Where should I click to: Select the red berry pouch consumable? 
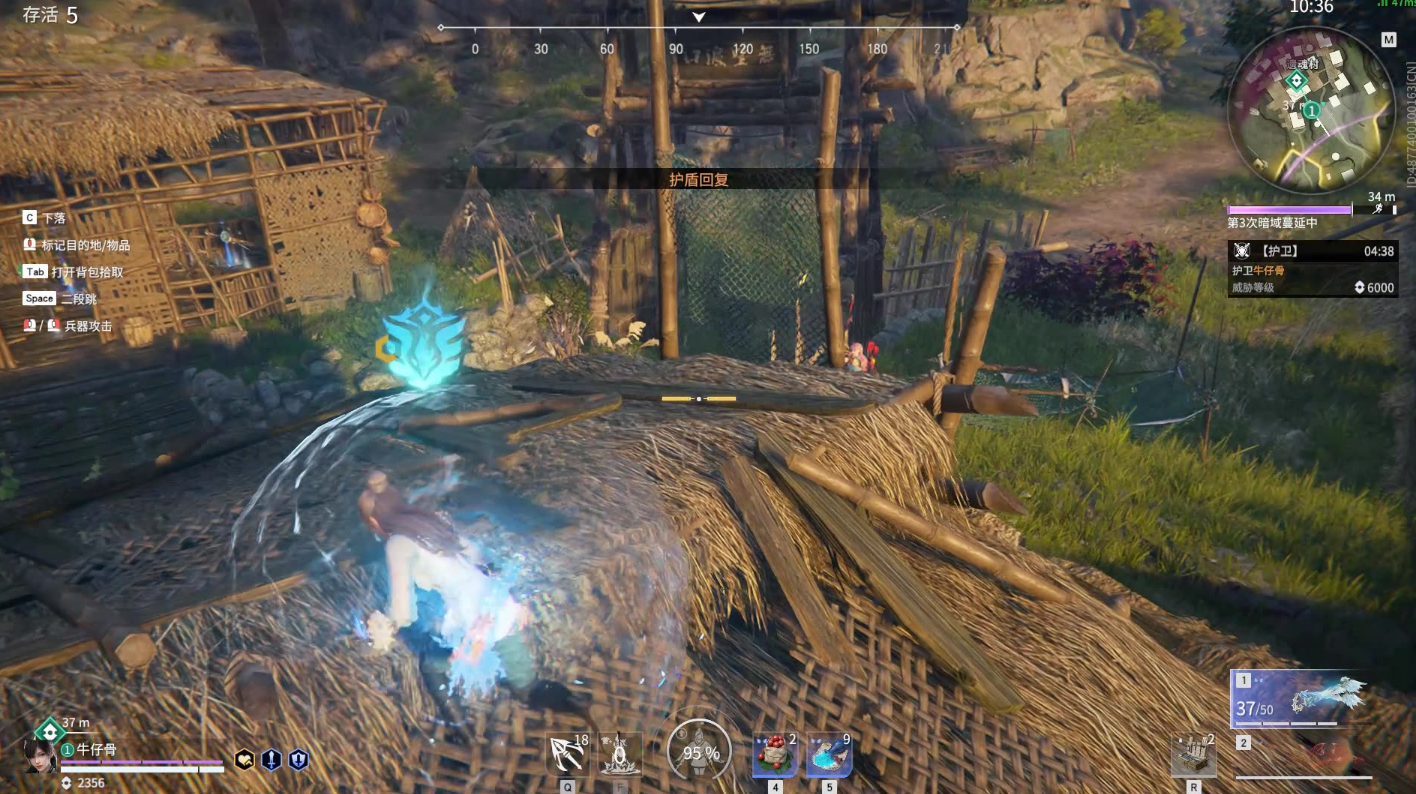[x=774, y=754]
